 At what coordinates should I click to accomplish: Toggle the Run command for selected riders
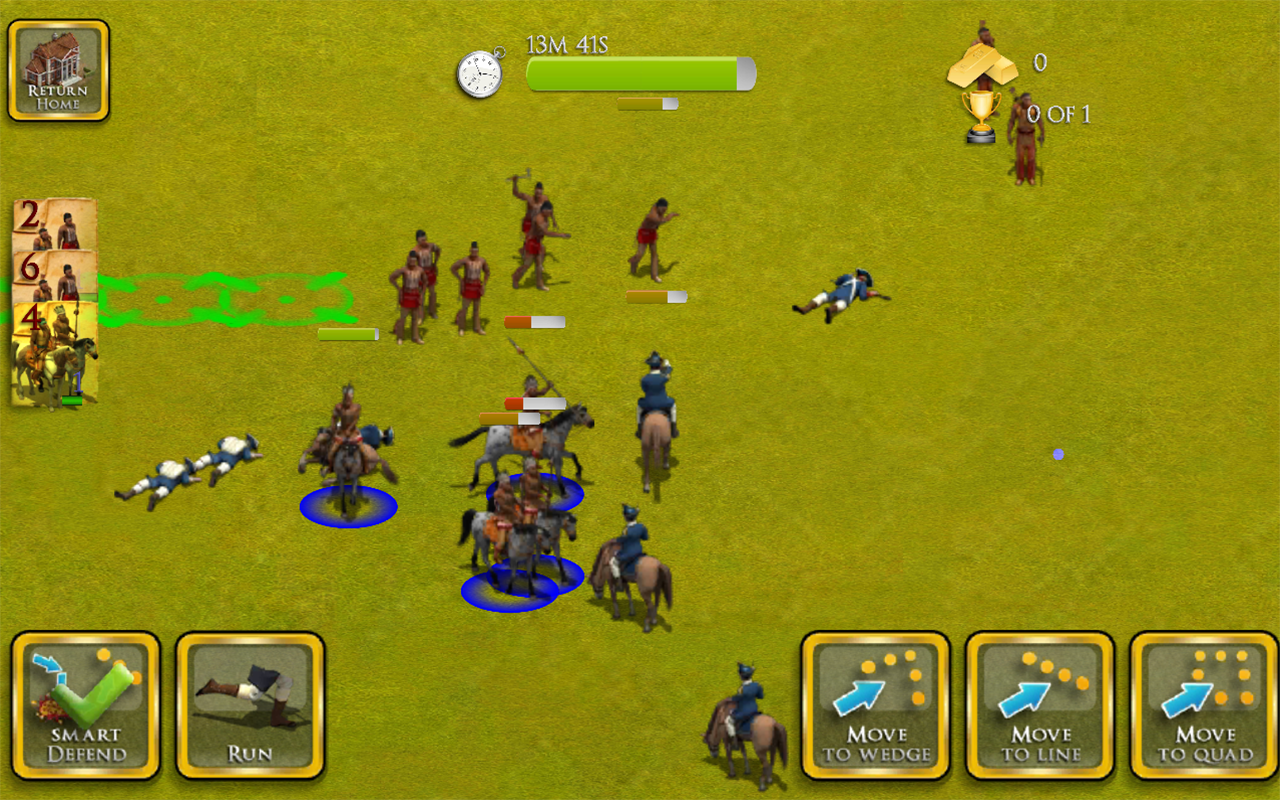[x=248, y=705]
